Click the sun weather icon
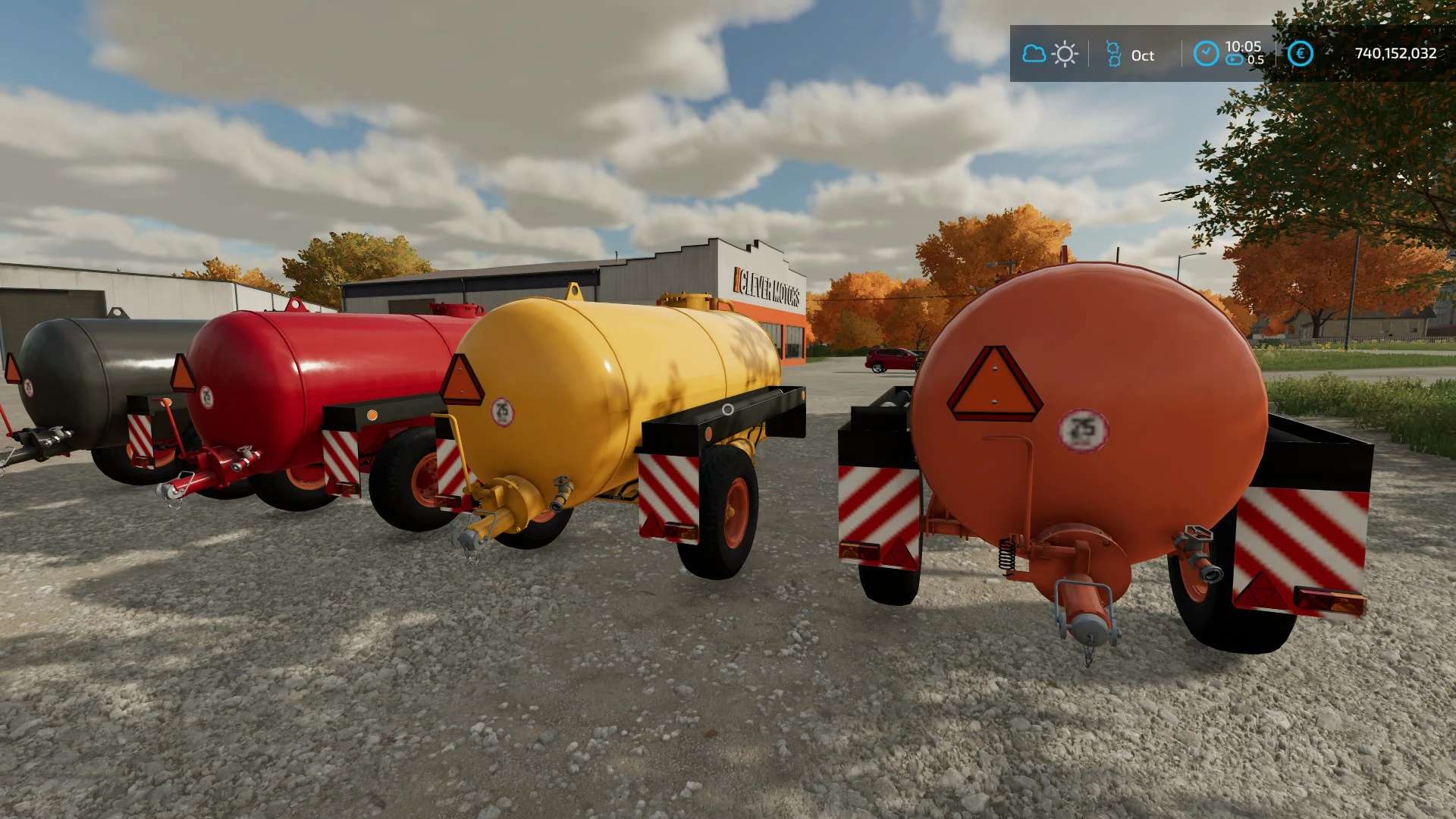1456x819 pixels. pos(1065,54)
